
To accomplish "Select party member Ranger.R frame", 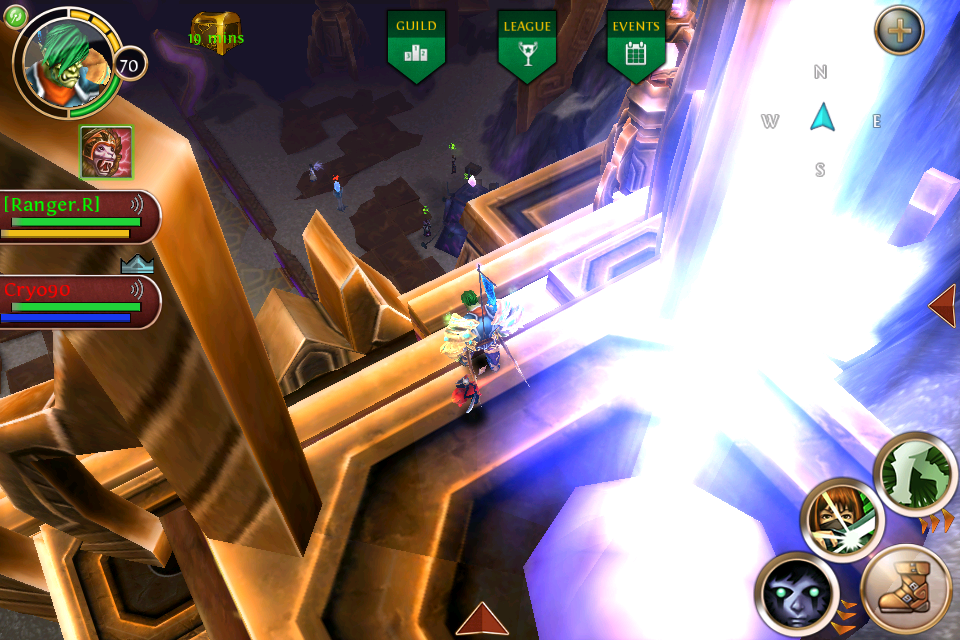I will tap(80, 217).
